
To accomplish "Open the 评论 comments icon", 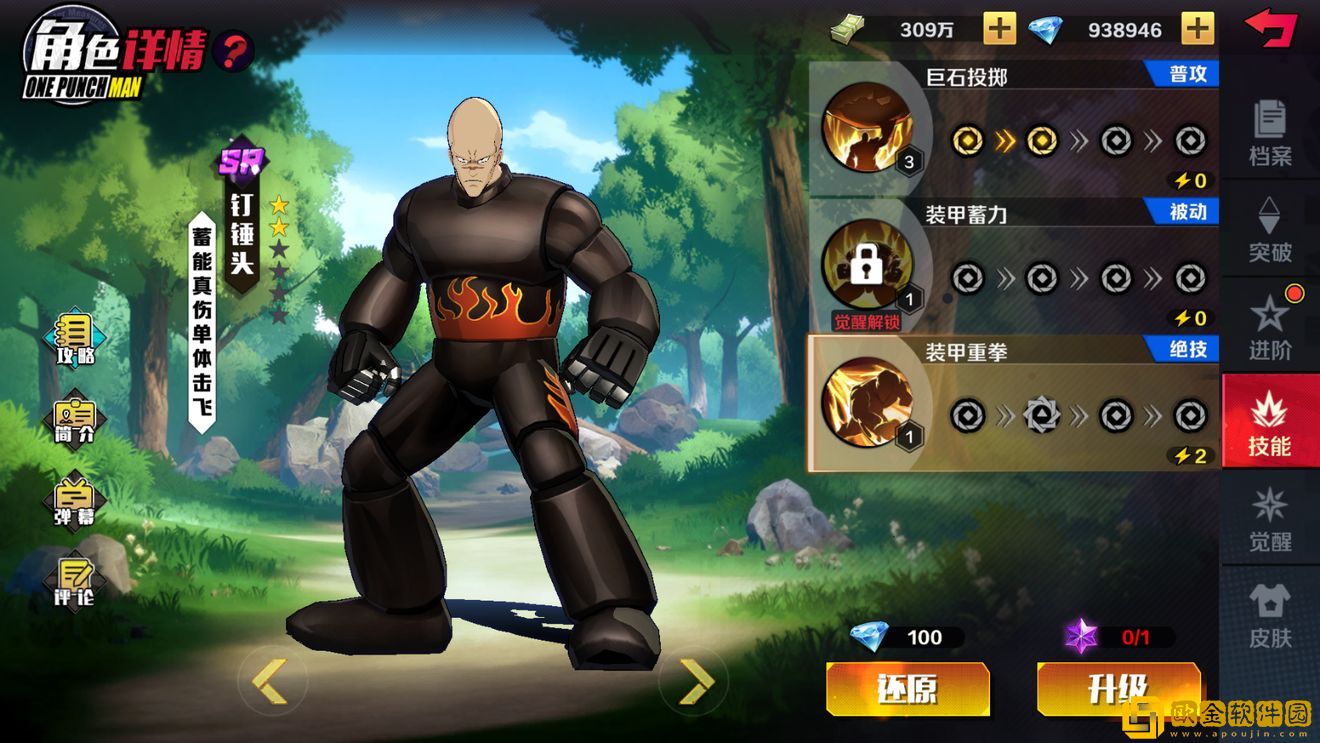I will tap(75, 580).
